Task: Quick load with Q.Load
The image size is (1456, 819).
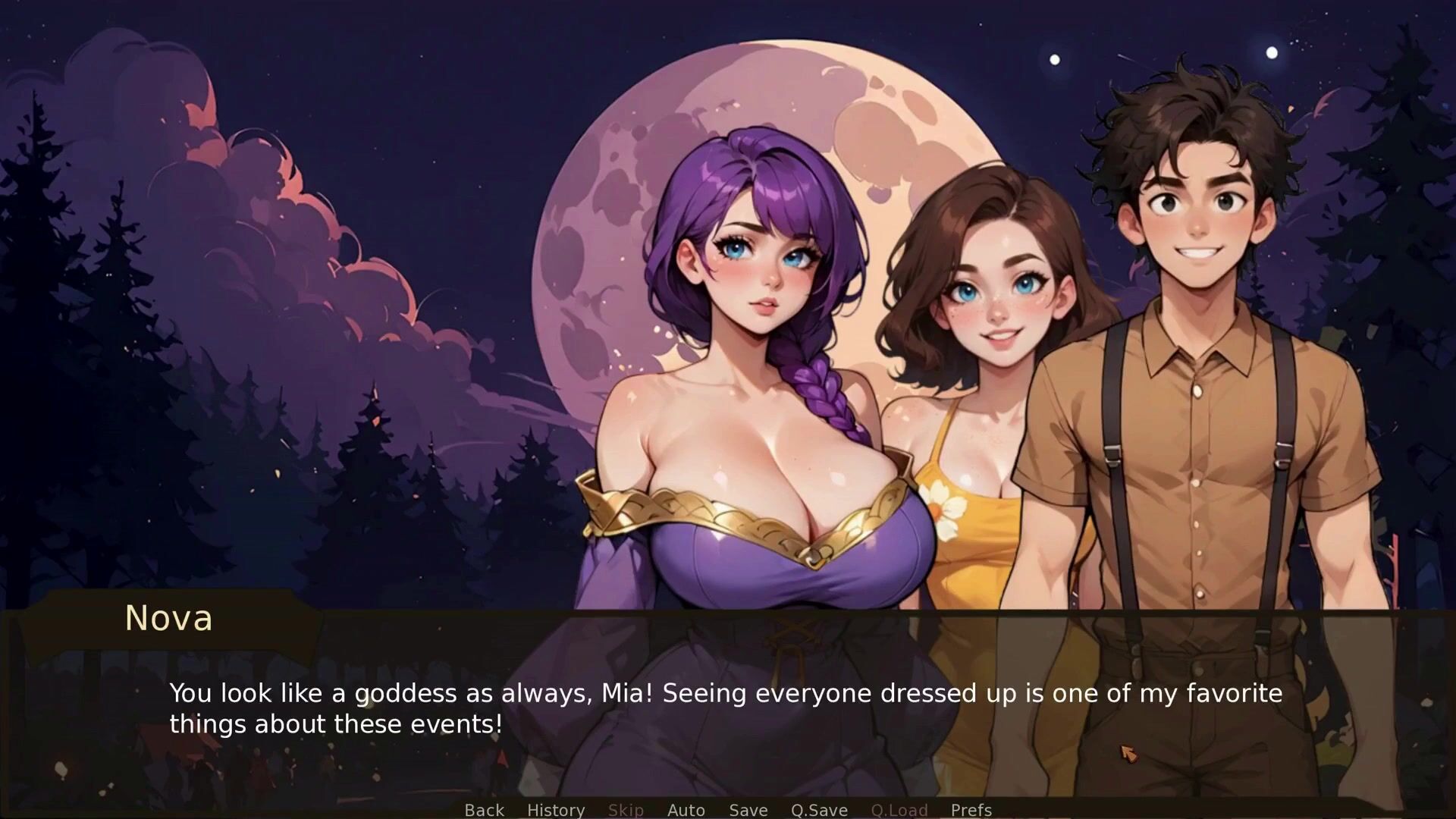Action: pos(899,810)
